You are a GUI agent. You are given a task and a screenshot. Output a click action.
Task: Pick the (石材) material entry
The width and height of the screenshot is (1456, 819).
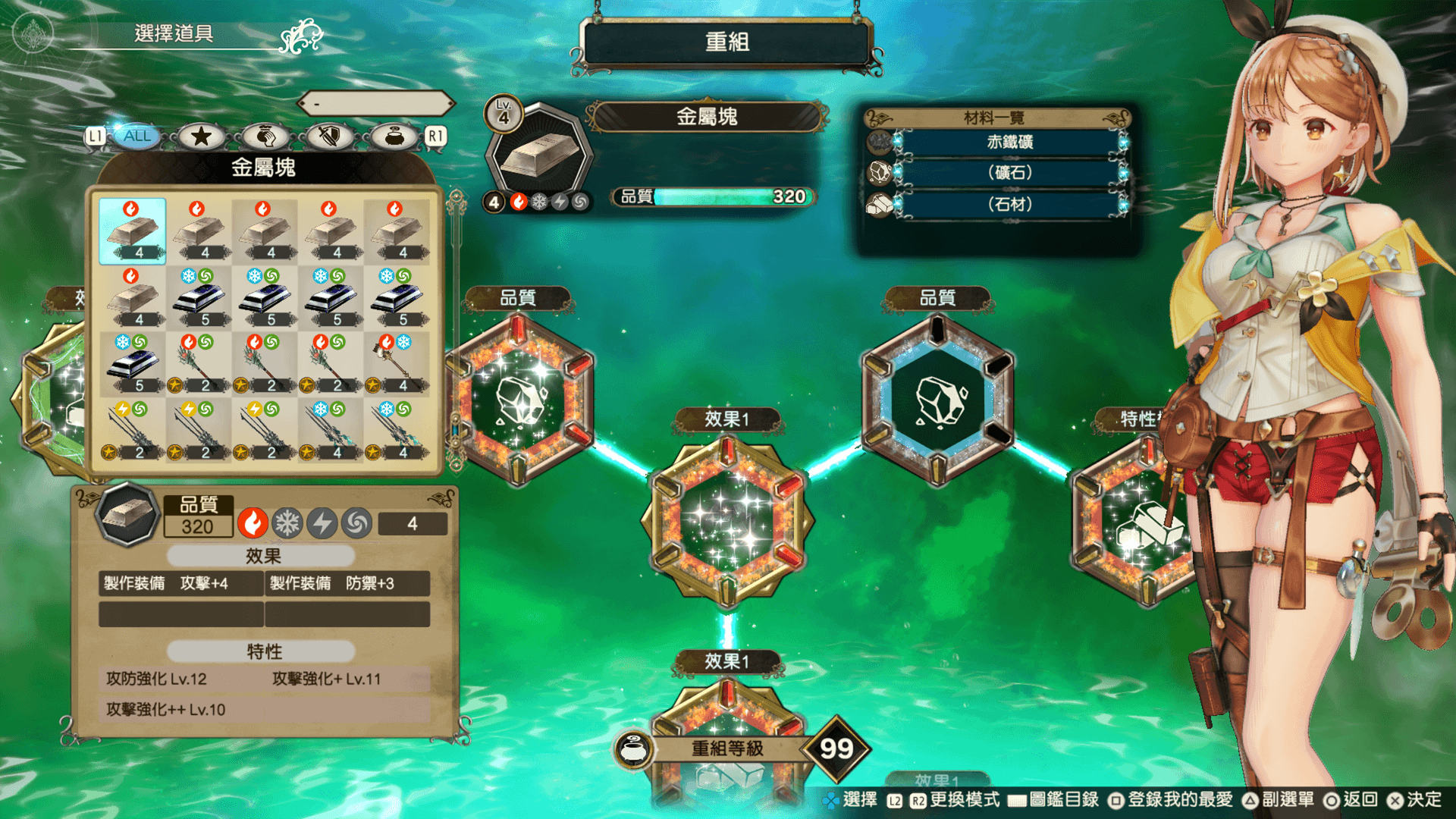pyautogui.click(x=1009, y=205)
